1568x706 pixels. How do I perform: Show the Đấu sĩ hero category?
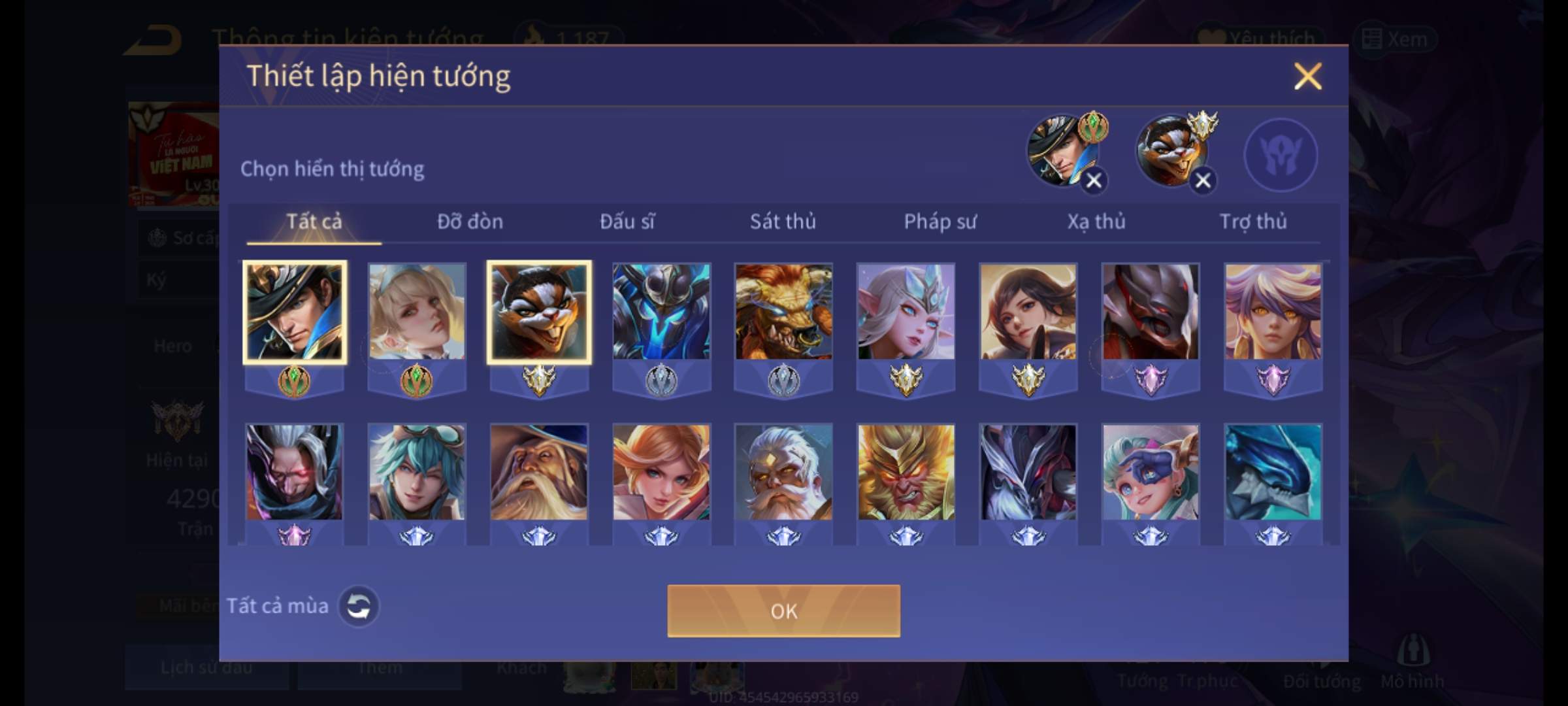627,222
